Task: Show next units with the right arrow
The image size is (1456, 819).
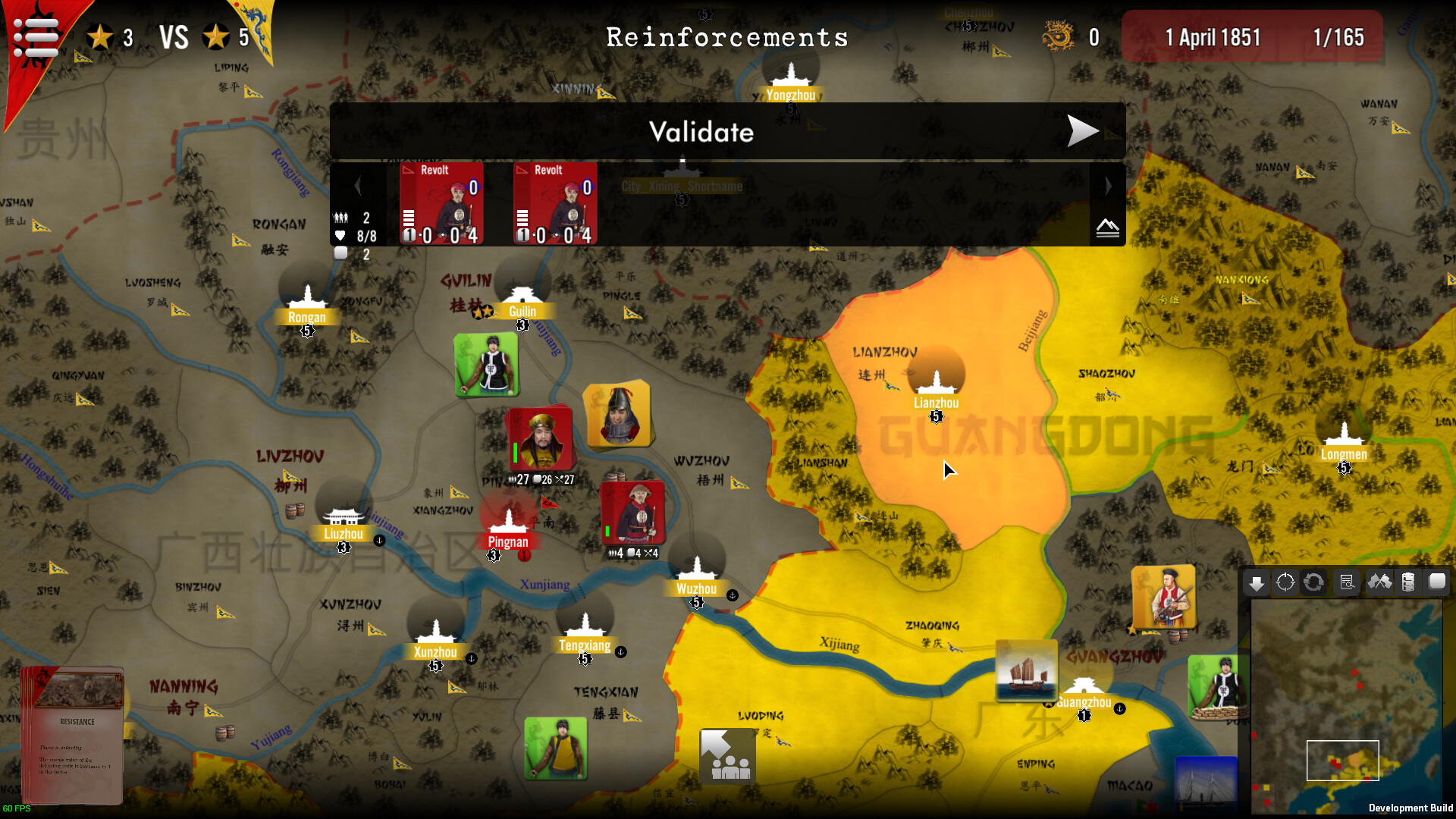Action: (x=1108, y=186)
